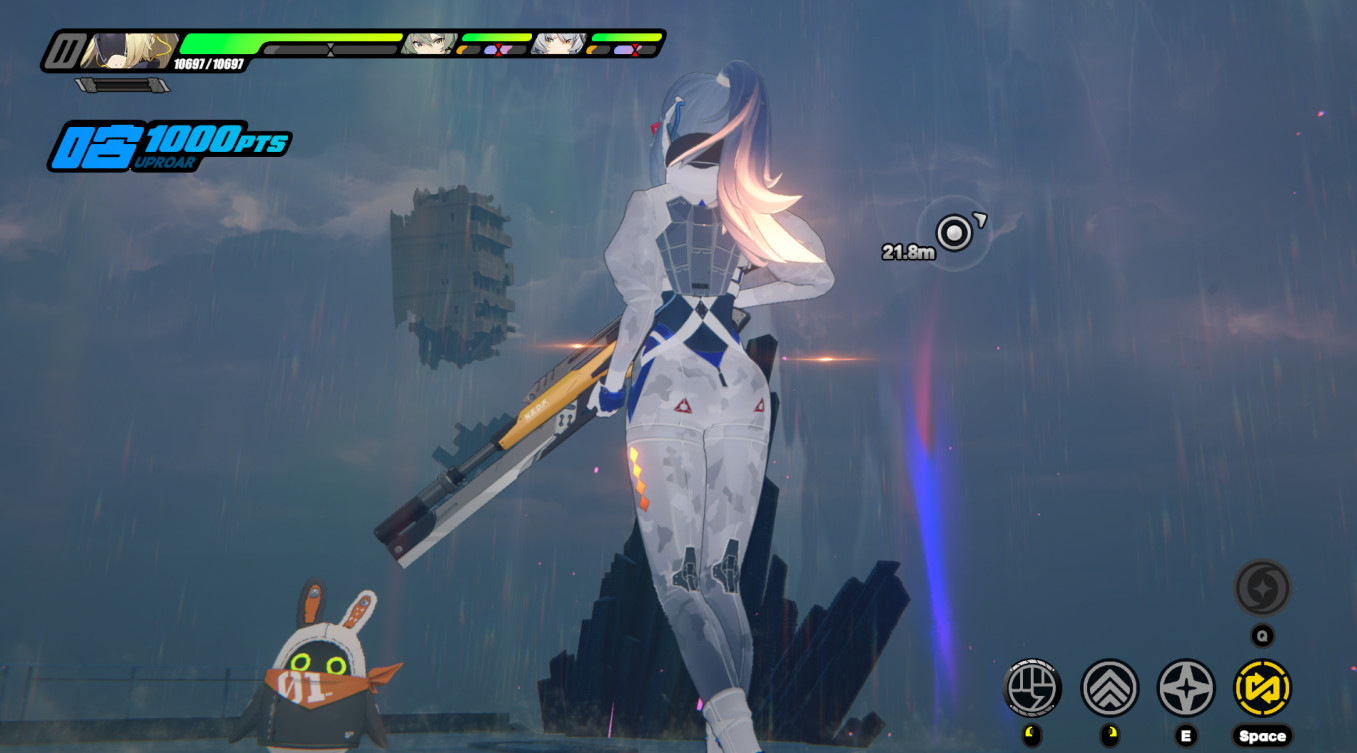Click the Q key prompt badge
This screenshot has height=753, width=1357.
[x=1263, y=632]
